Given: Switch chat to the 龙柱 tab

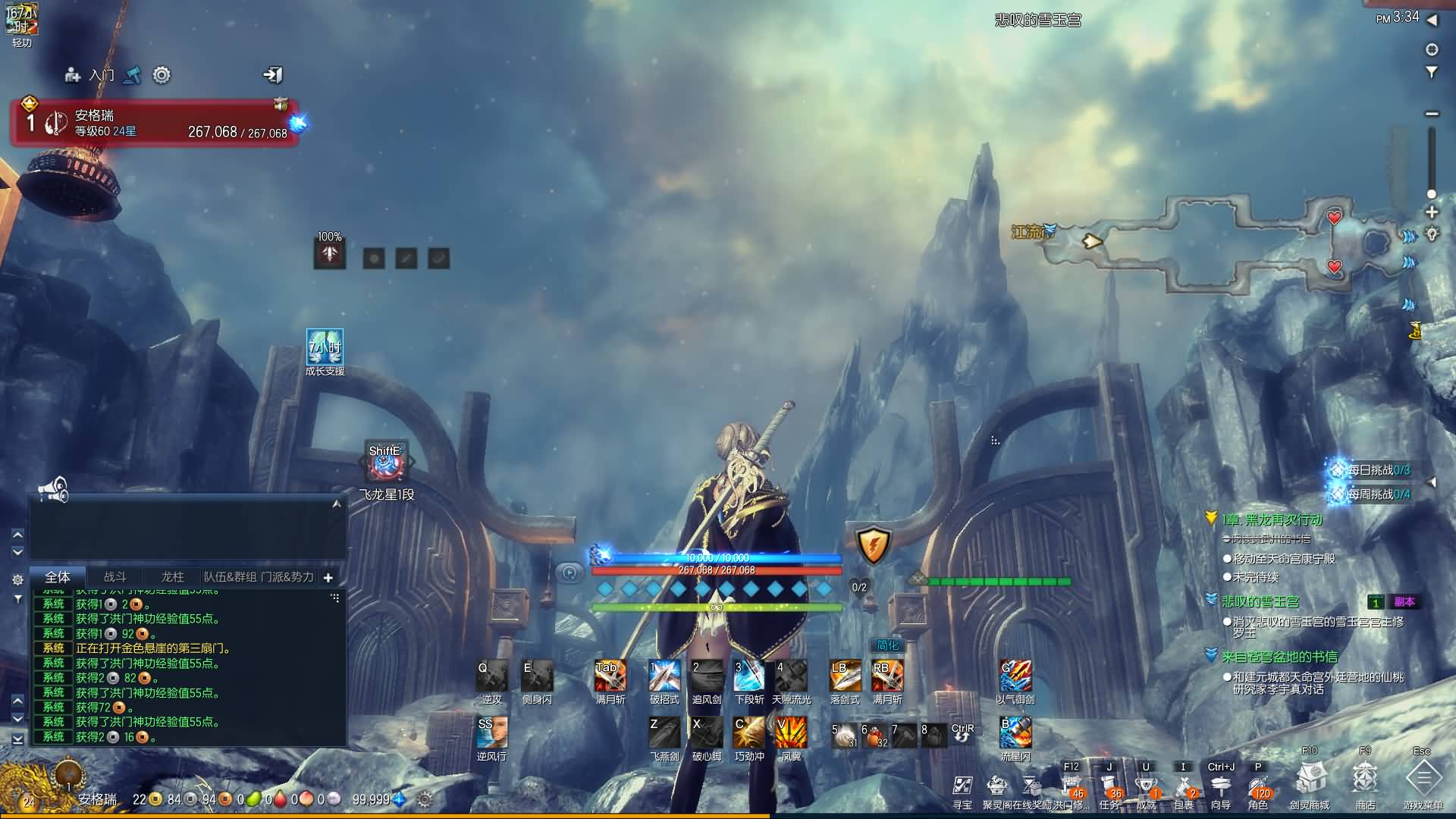Looking at the screenshot, I should coord(173,577).
